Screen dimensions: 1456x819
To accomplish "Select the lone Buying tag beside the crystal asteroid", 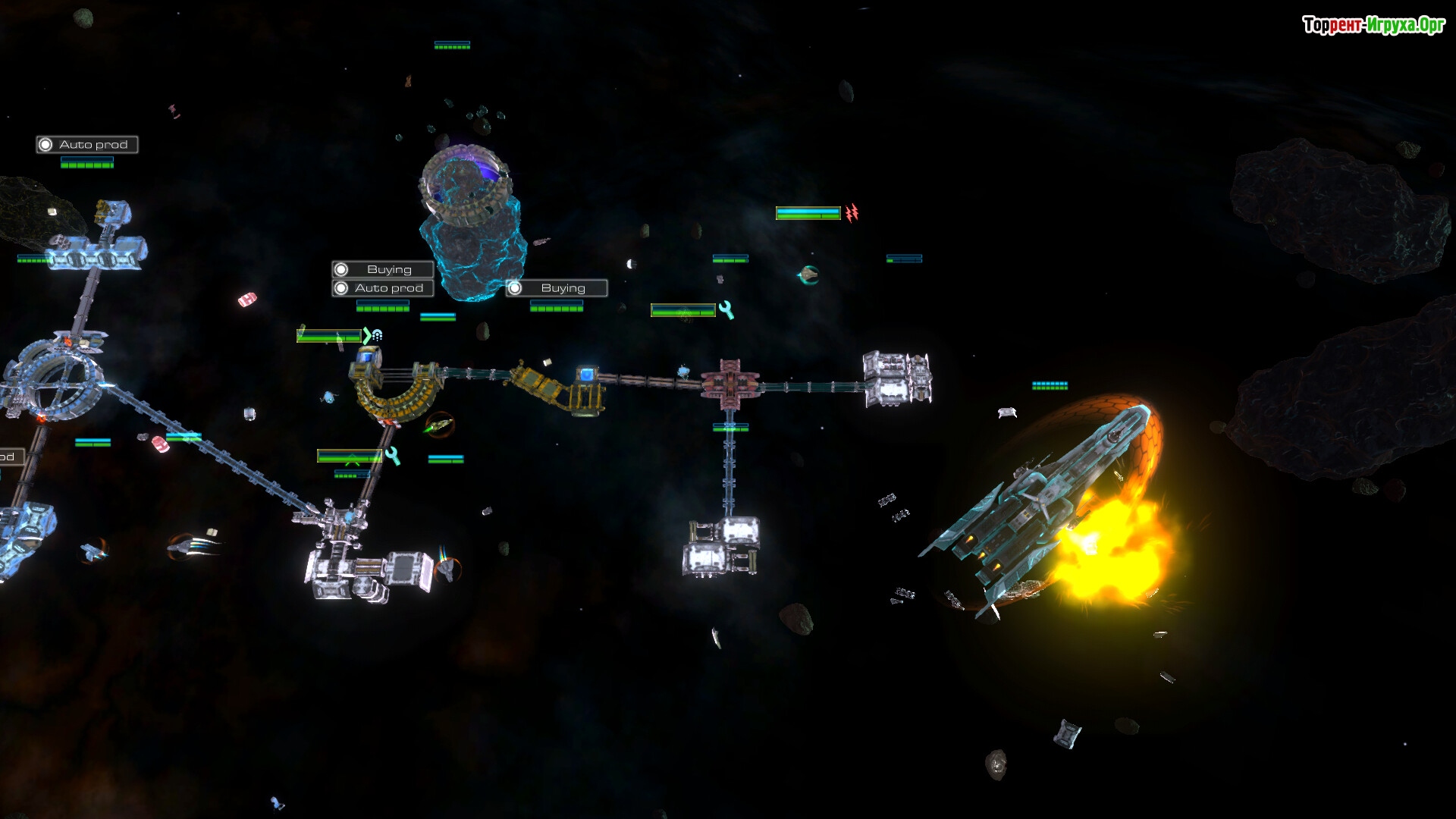I will [x=556, y=288].
